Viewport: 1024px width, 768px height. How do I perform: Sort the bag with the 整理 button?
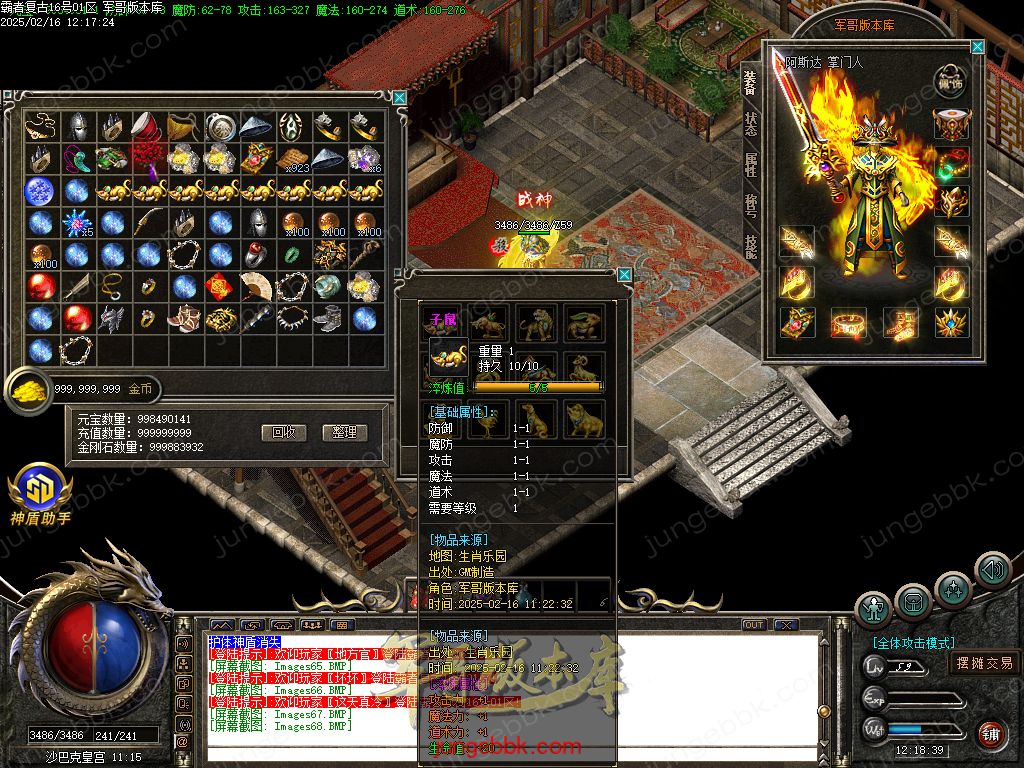pos(345,432)
